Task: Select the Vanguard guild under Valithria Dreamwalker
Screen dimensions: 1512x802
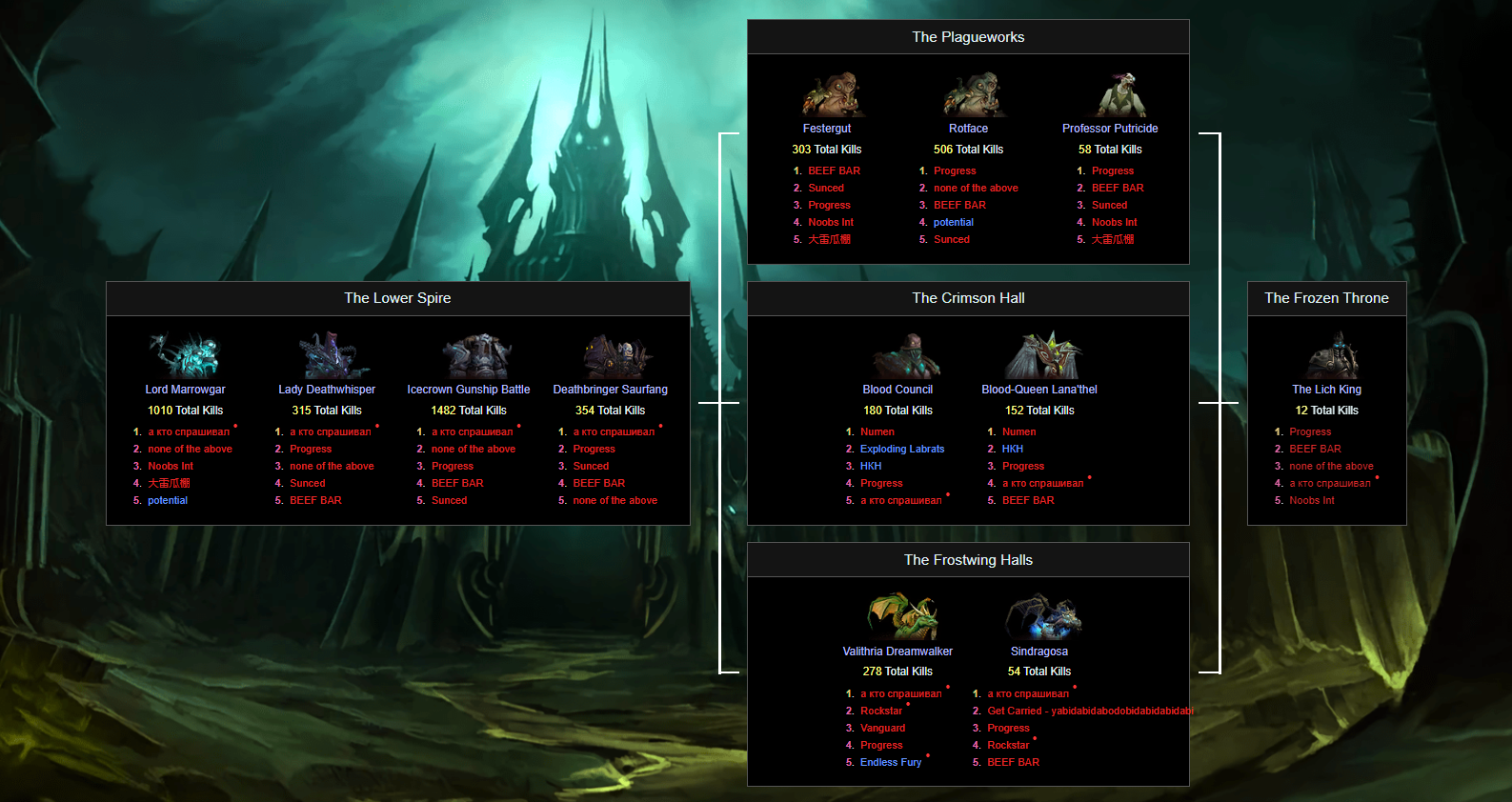Action: 882,729
